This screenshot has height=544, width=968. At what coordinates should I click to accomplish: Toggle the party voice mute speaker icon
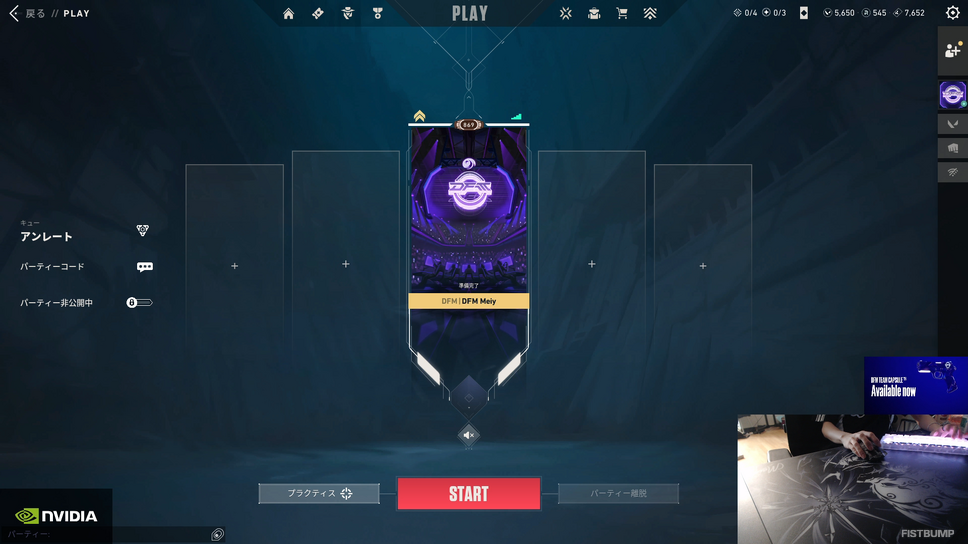[468, 435]
